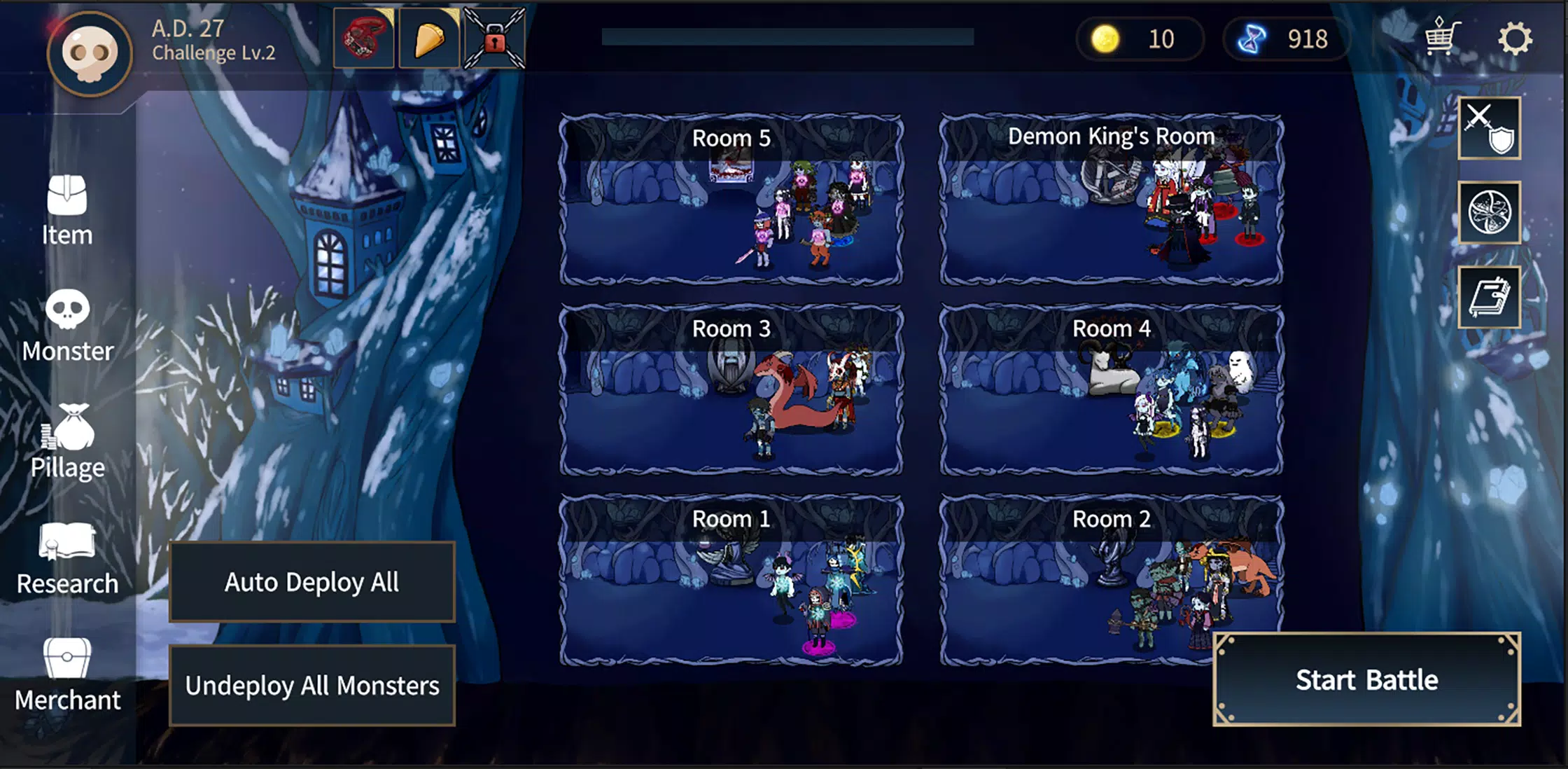Open the book journal icon

(x=1489, y=297)
